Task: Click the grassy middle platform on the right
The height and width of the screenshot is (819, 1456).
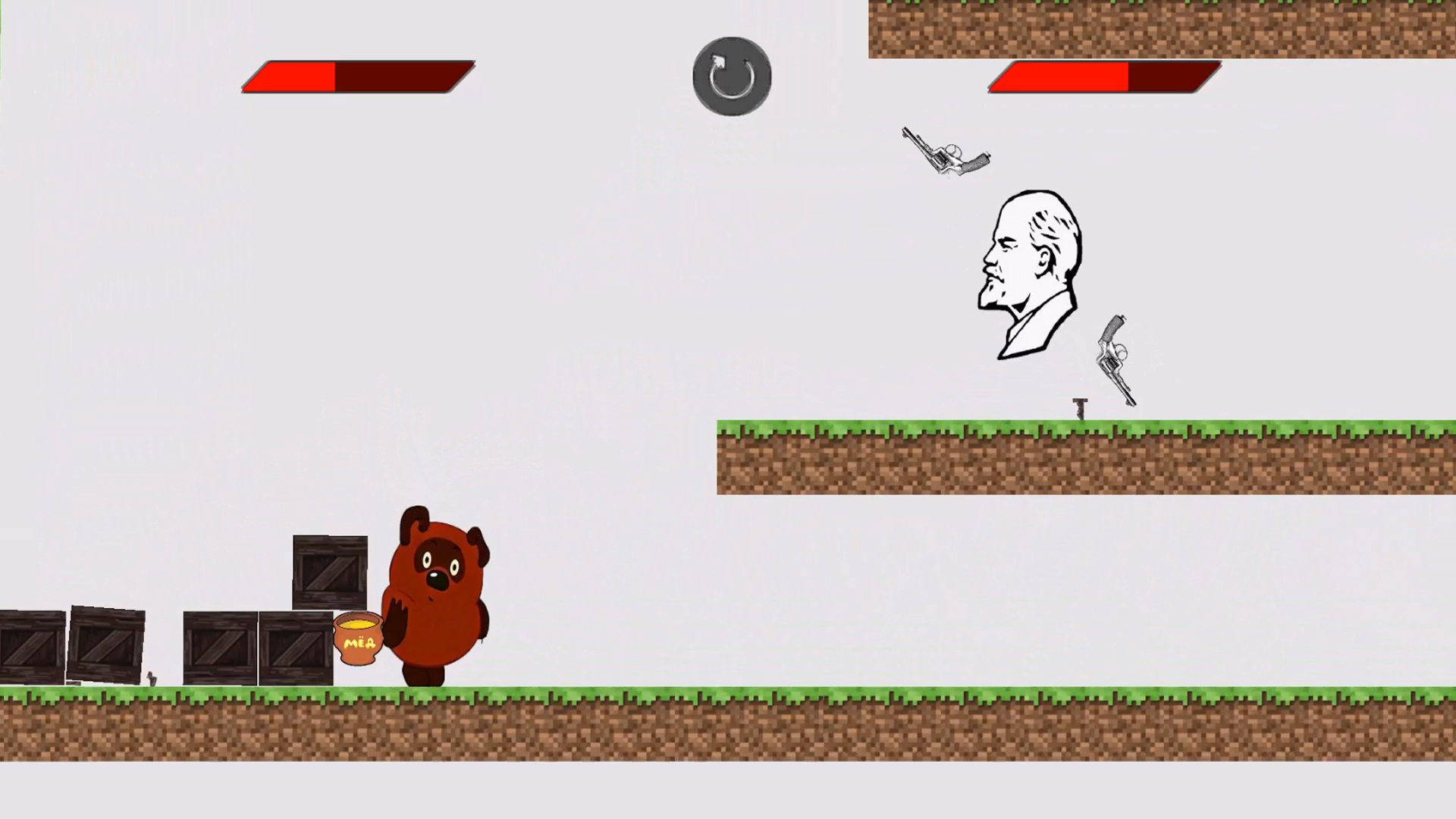Action: pyautogui.click(x=1062, y=455)
